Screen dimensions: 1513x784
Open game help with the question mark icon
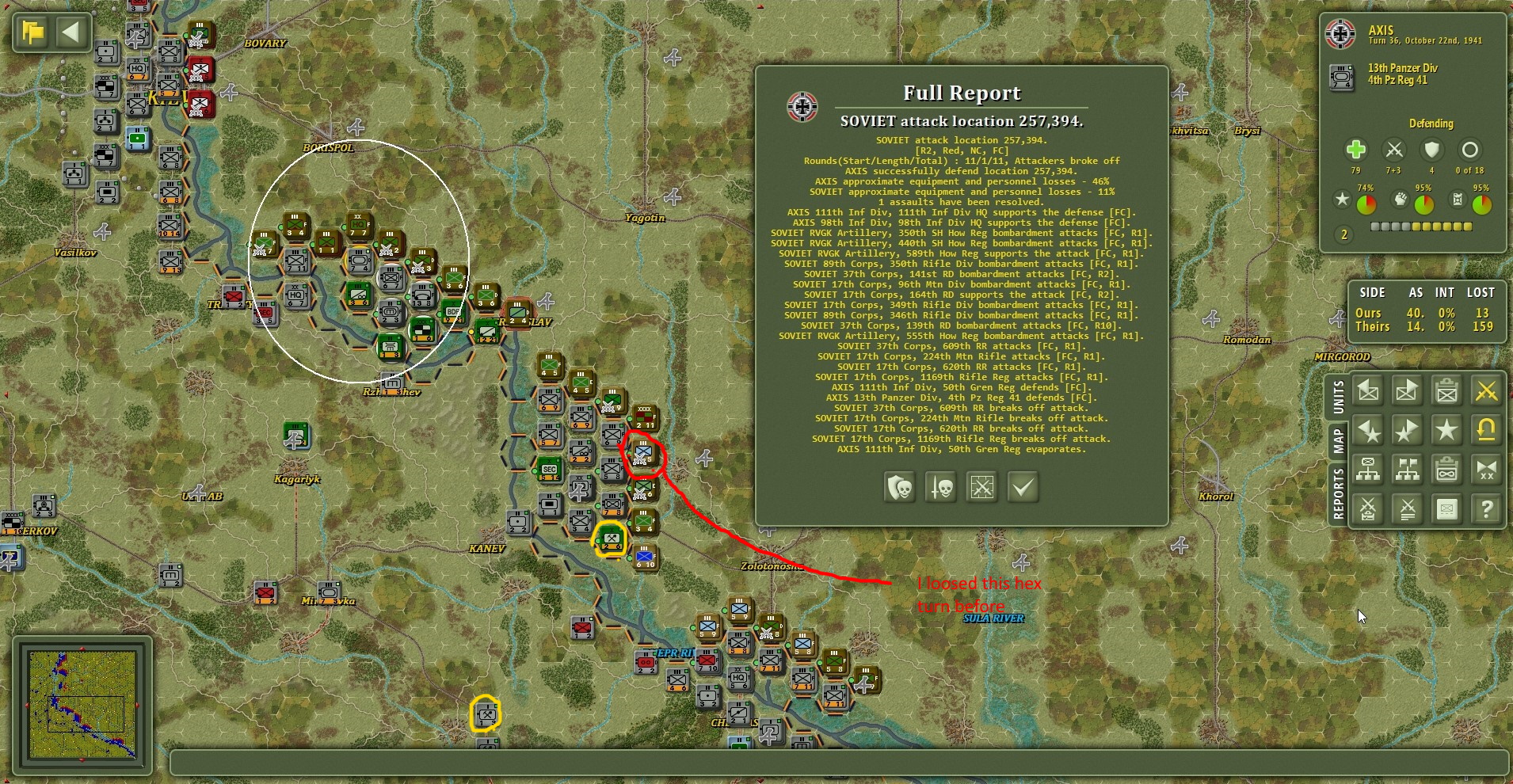click(1487, 508)
